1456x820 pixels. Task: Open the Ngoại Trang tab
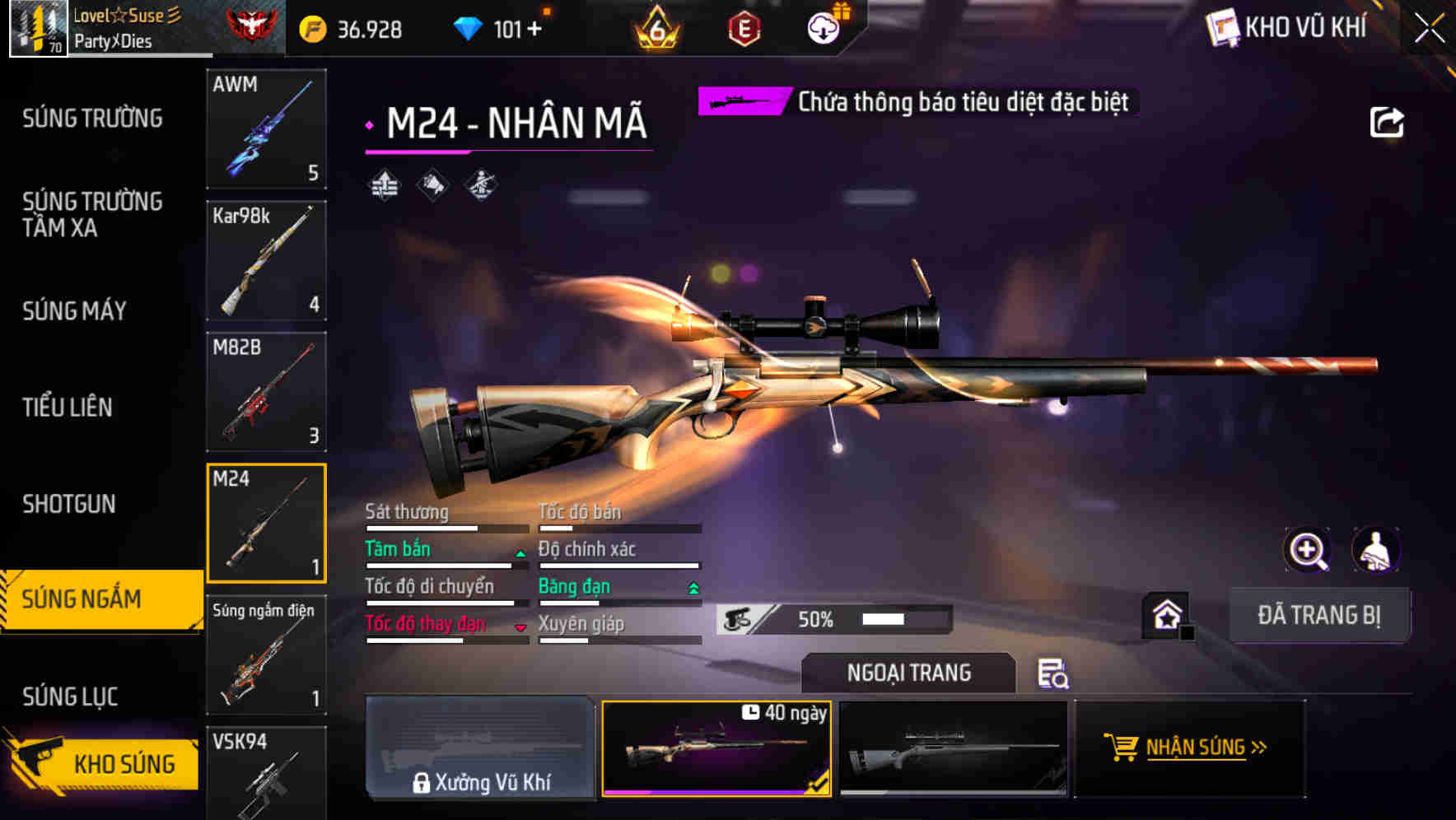point(908,673)
